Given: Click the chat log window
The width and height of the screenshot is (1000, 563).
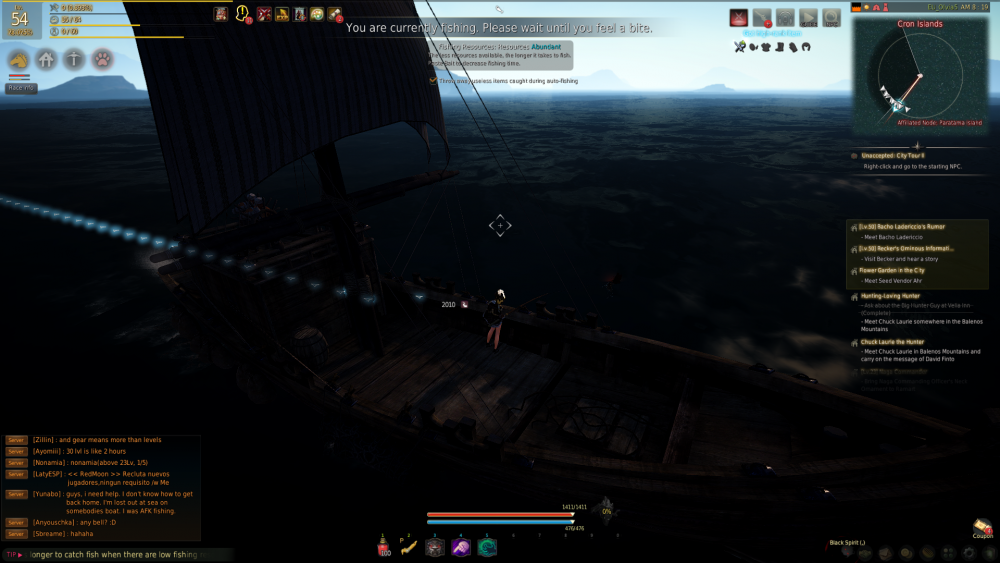Looking at the screenshot, I should (102, 487).
